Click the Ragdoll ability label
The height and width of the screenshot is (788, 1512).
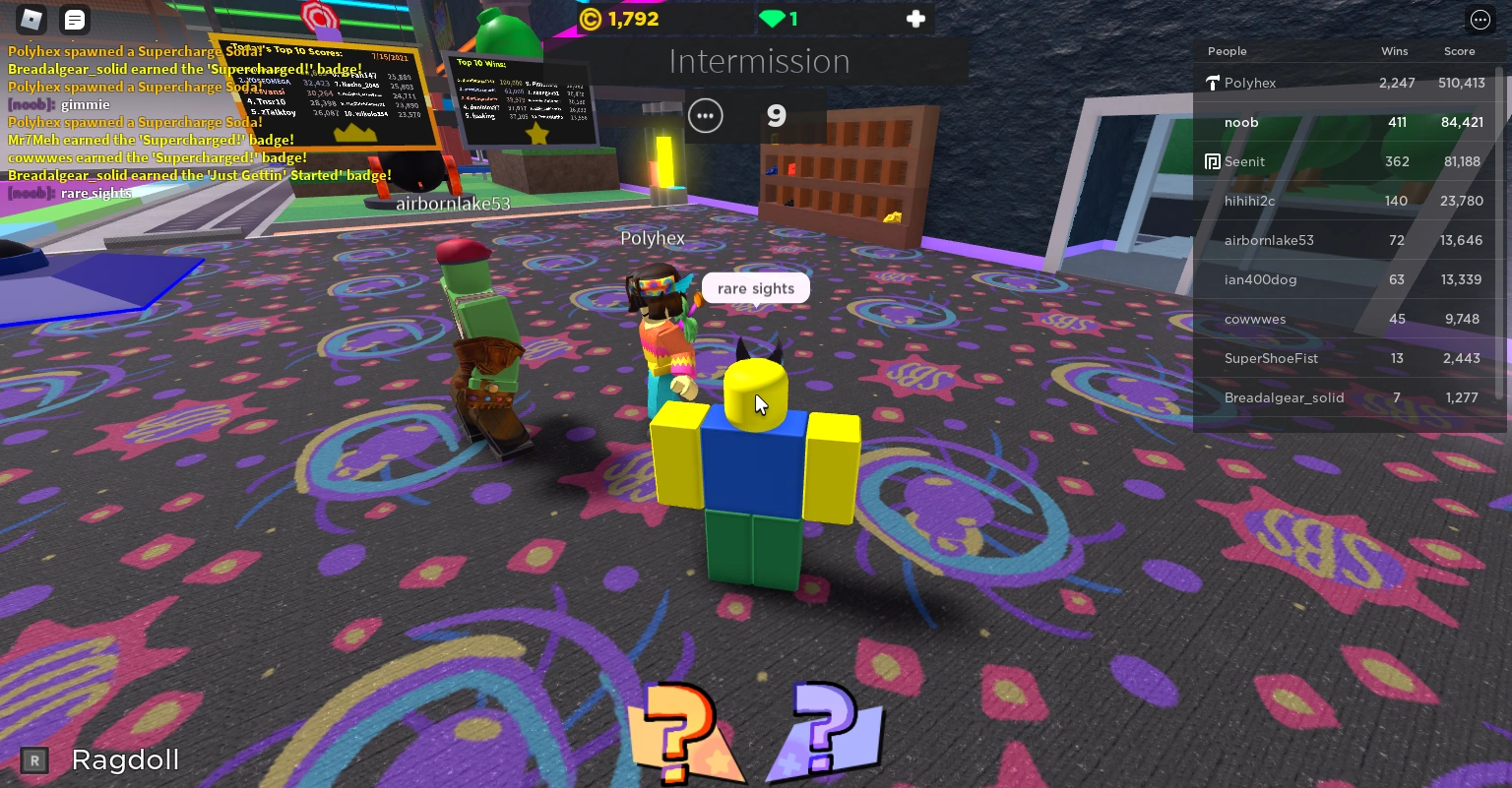click(124, 759)
